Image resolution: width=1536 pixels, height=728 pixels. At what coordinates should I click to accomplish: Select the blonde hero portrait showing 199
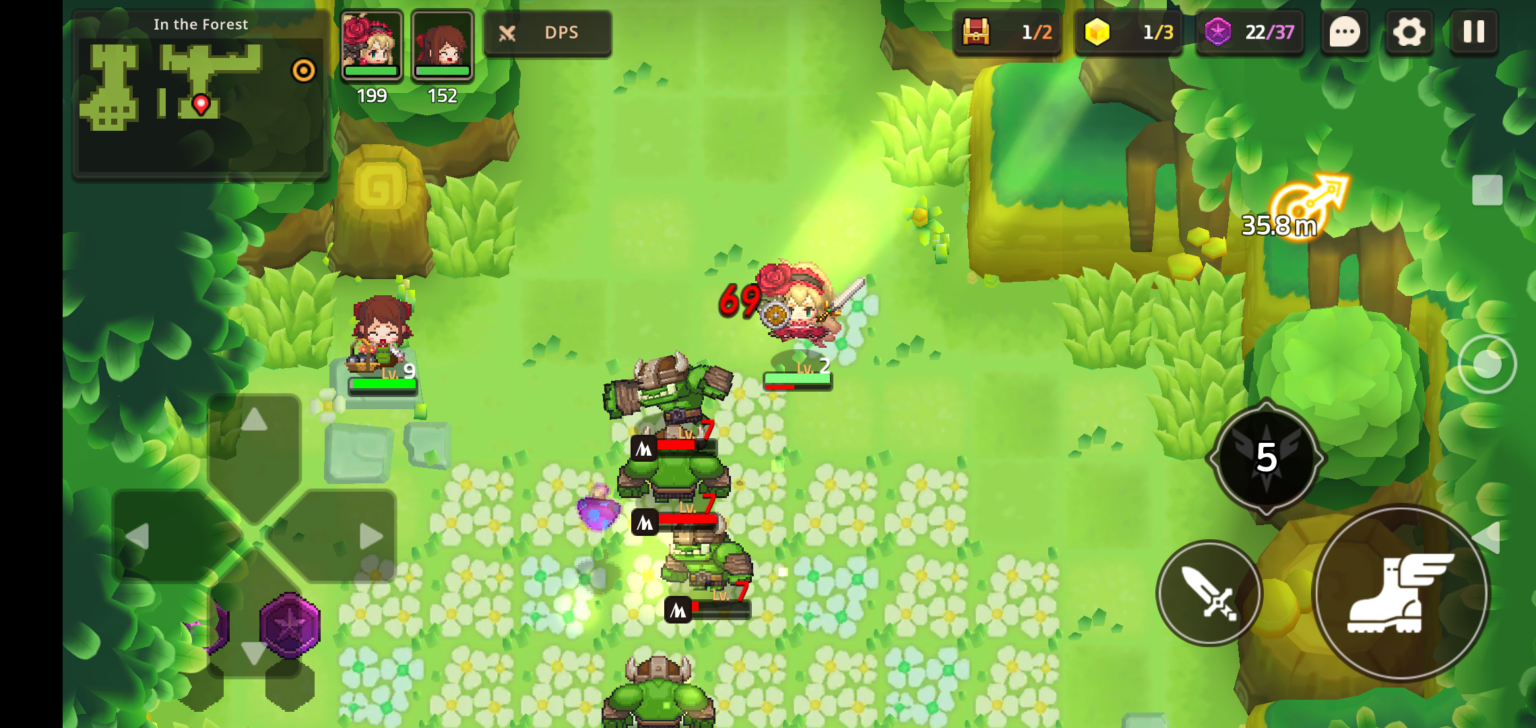(372, 43)
